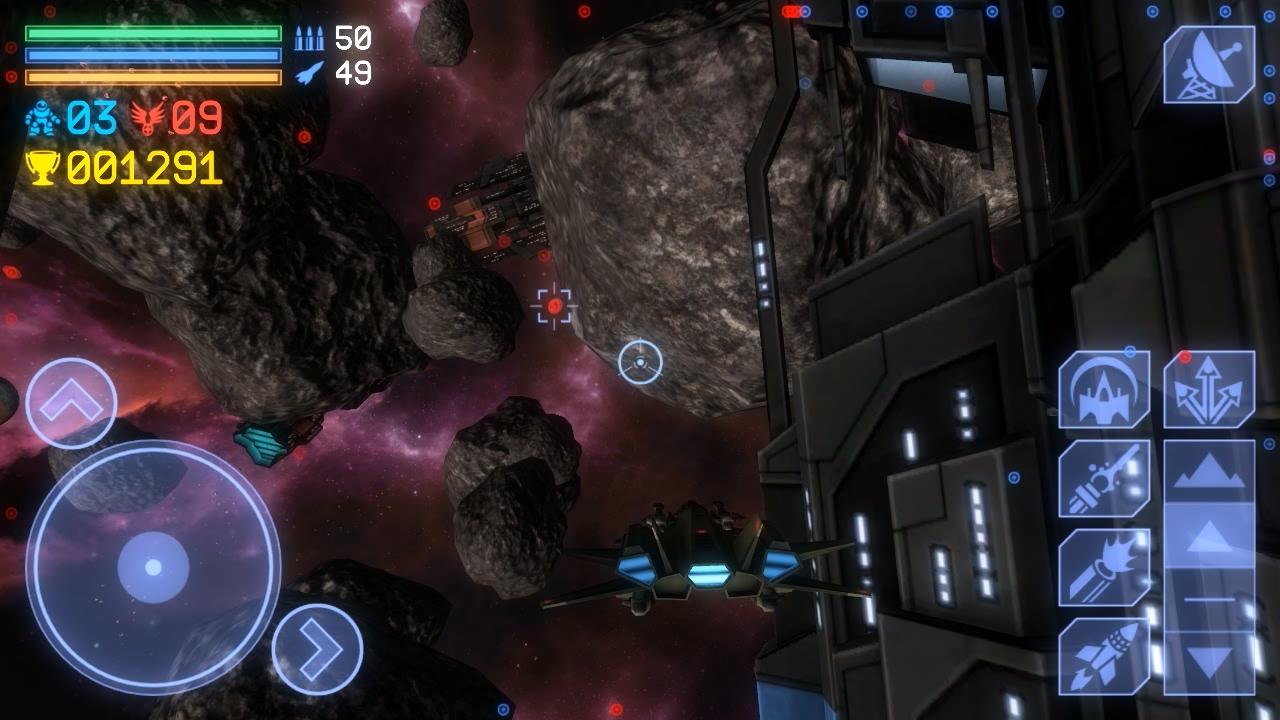Set throttle to the neutral dash position
This screenshot has width=1280, height=720.
(1209, 599)
